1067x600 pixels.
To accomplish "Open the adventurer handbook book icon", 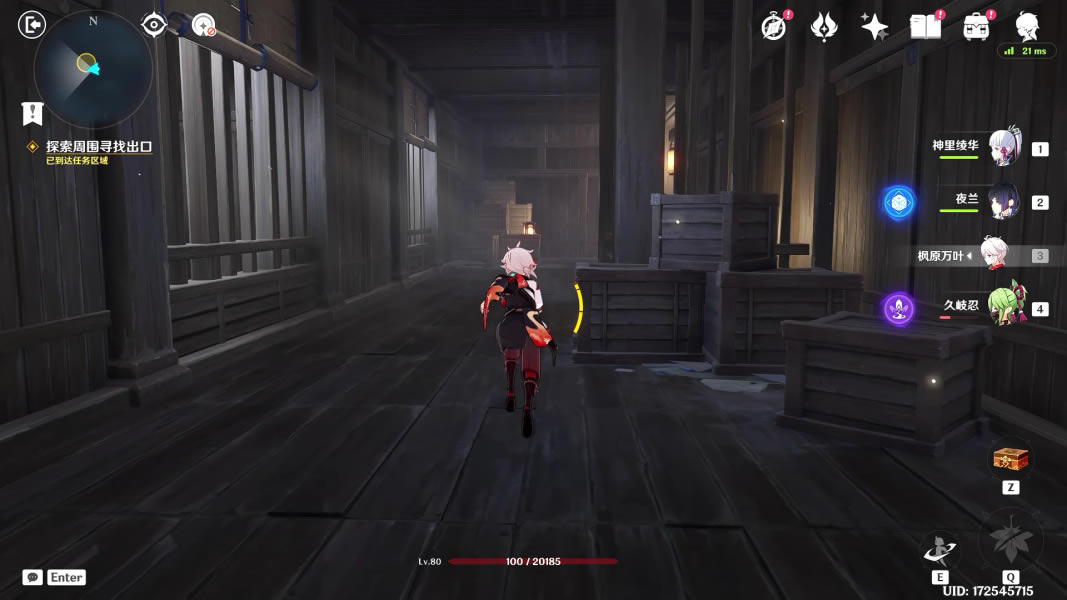I will (925, 27).
